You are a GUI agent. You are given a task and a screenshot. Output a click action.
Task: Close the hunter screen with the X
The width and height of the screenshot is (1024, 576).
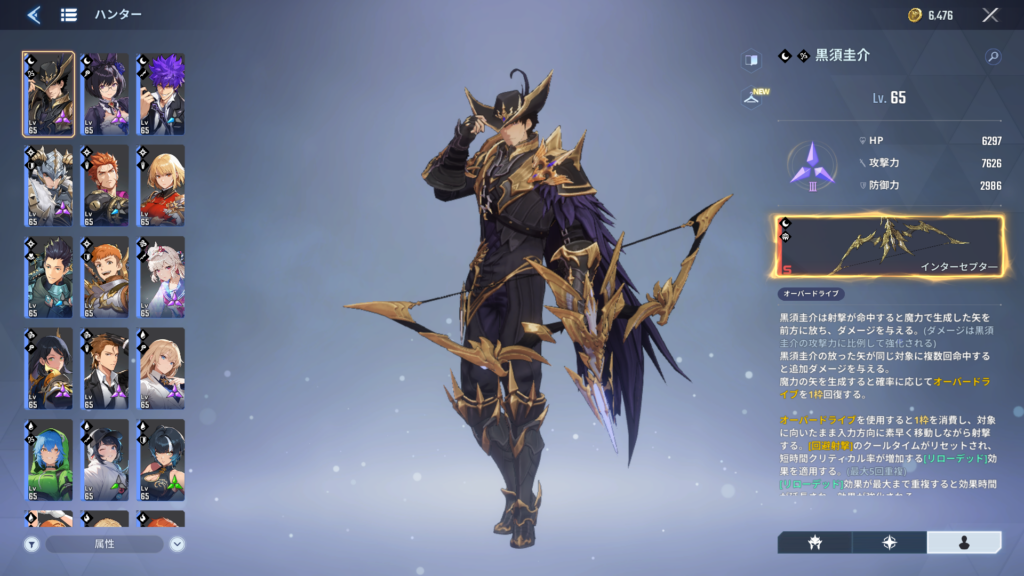click(x=990, y=14)
